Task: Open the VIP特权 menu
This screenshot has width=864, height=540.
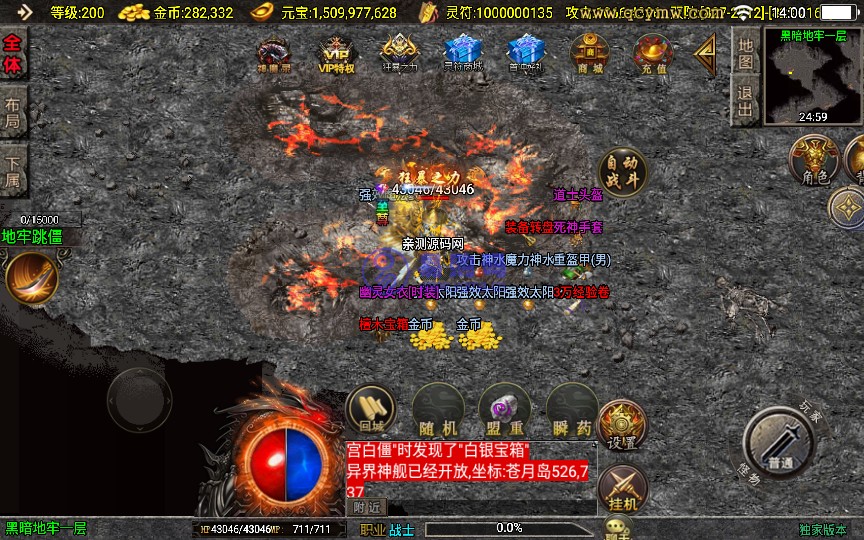Action: coord(337,54)
